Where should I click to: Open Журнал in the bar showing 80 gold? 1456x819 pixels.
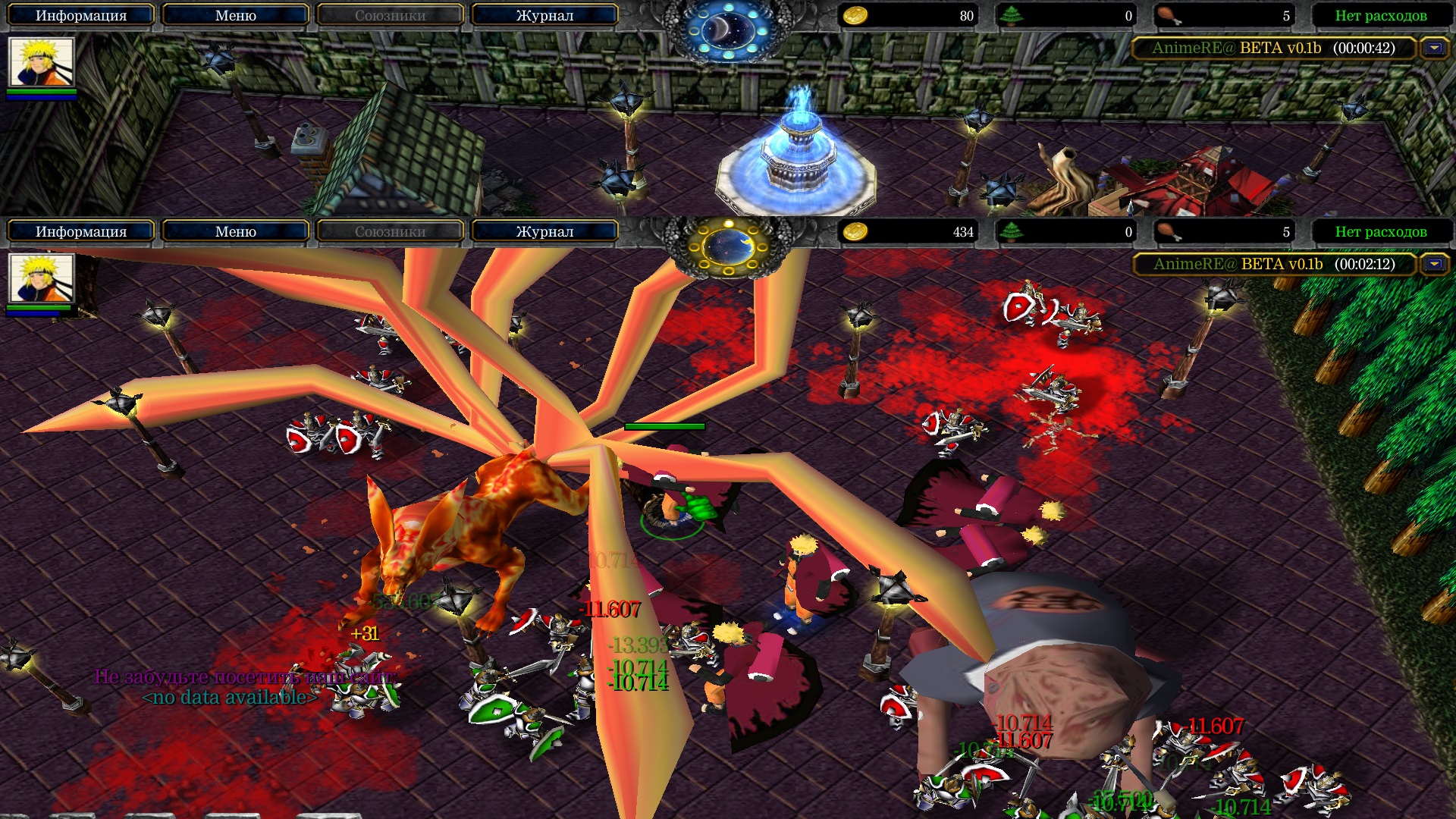tap(544, 15)
